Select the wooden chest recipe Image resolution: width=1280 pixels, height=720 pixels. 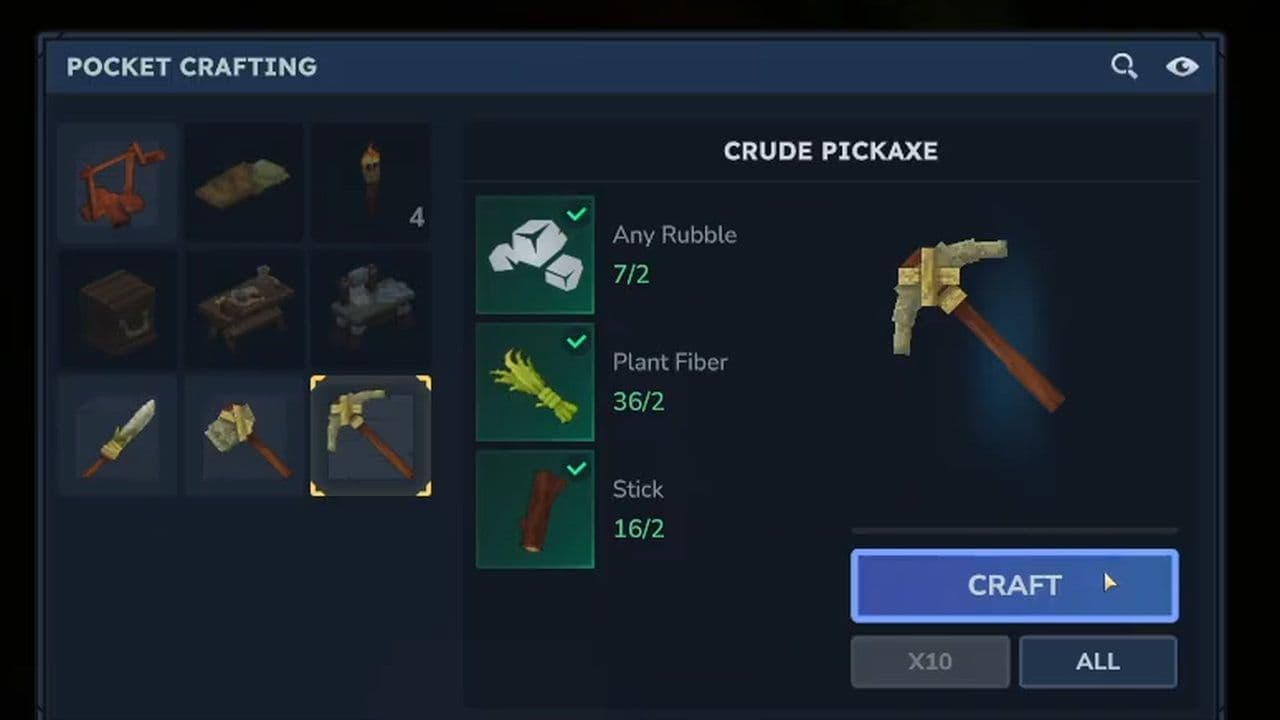[117, 308]
